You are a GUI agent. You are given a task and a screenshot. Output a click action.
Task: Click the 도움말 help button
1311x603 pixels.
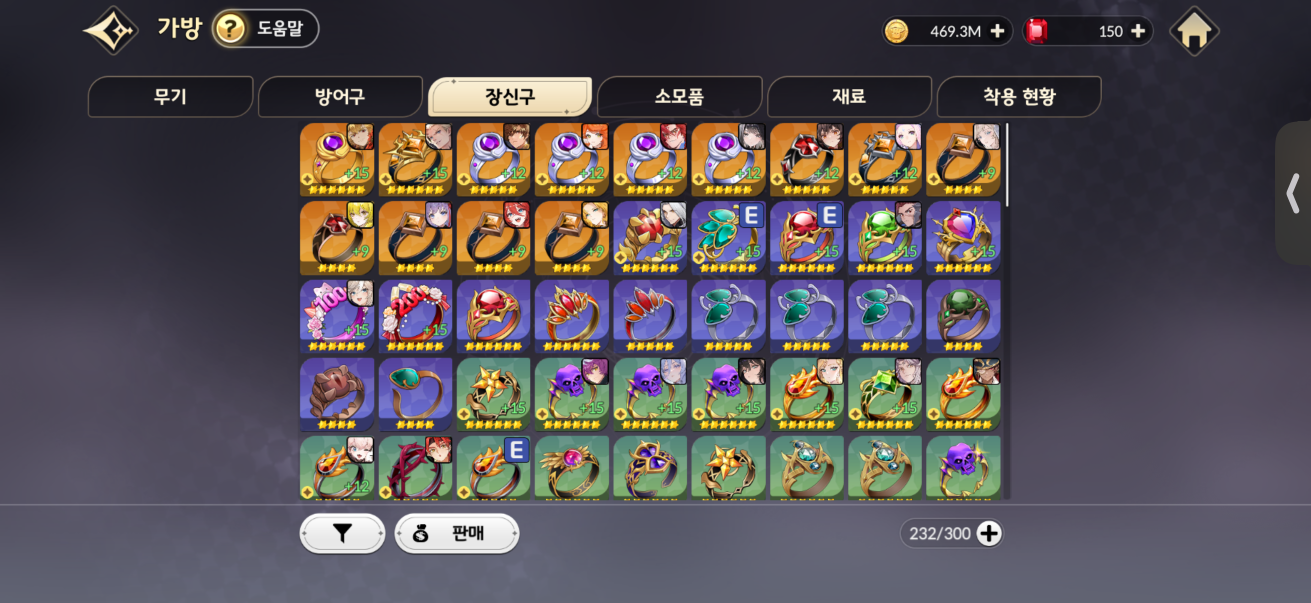click(x=265, y=29)
